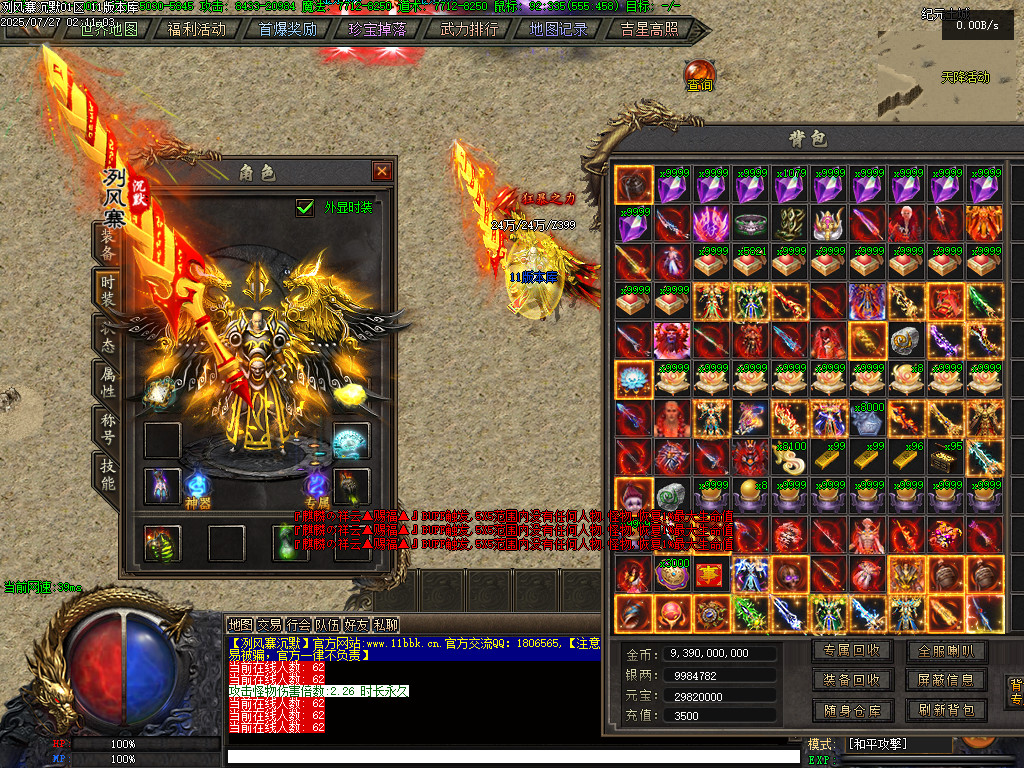Open the 随身仓库 portable warehouse
Screen dimensions: 1024x768
852,710
